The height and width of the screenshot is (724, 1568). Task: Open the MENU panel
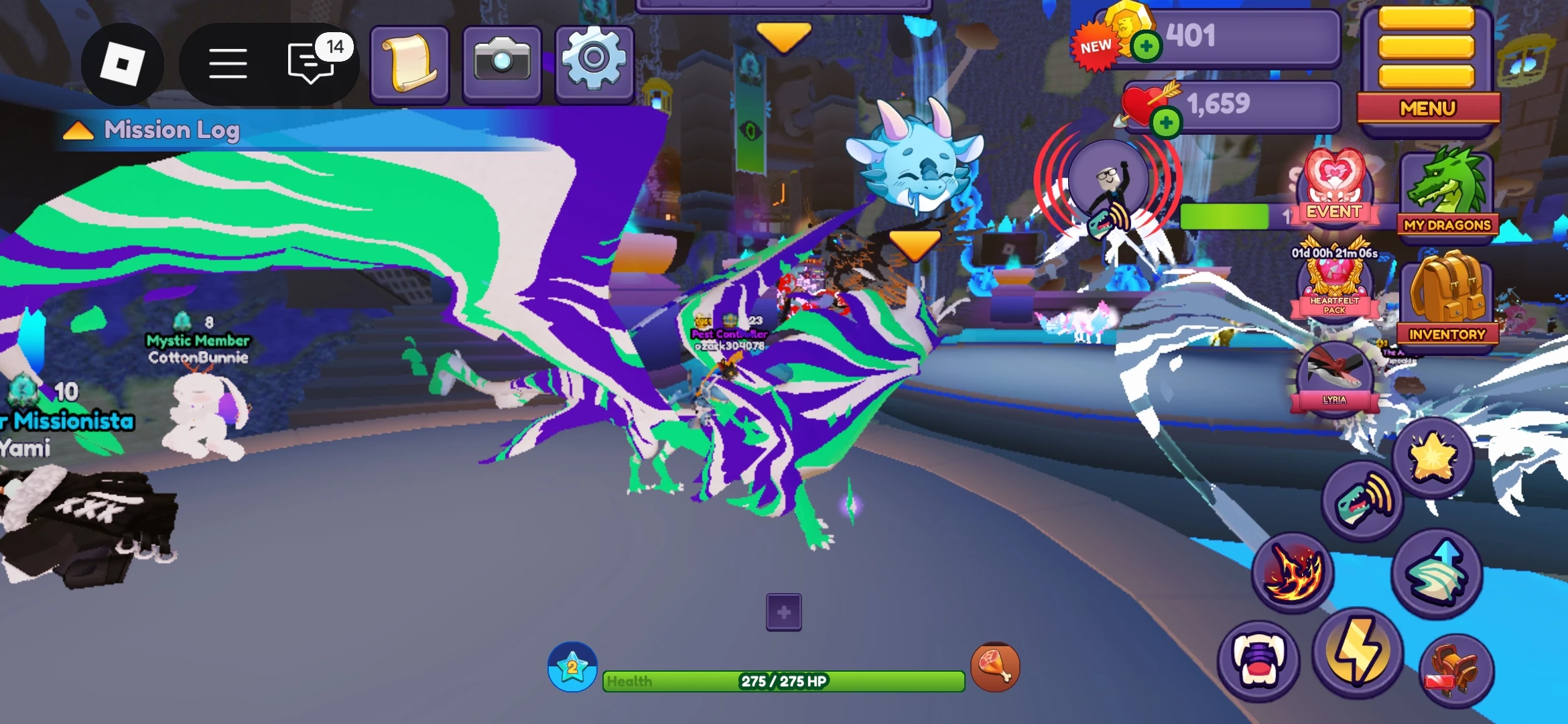tap(1428, 107)
